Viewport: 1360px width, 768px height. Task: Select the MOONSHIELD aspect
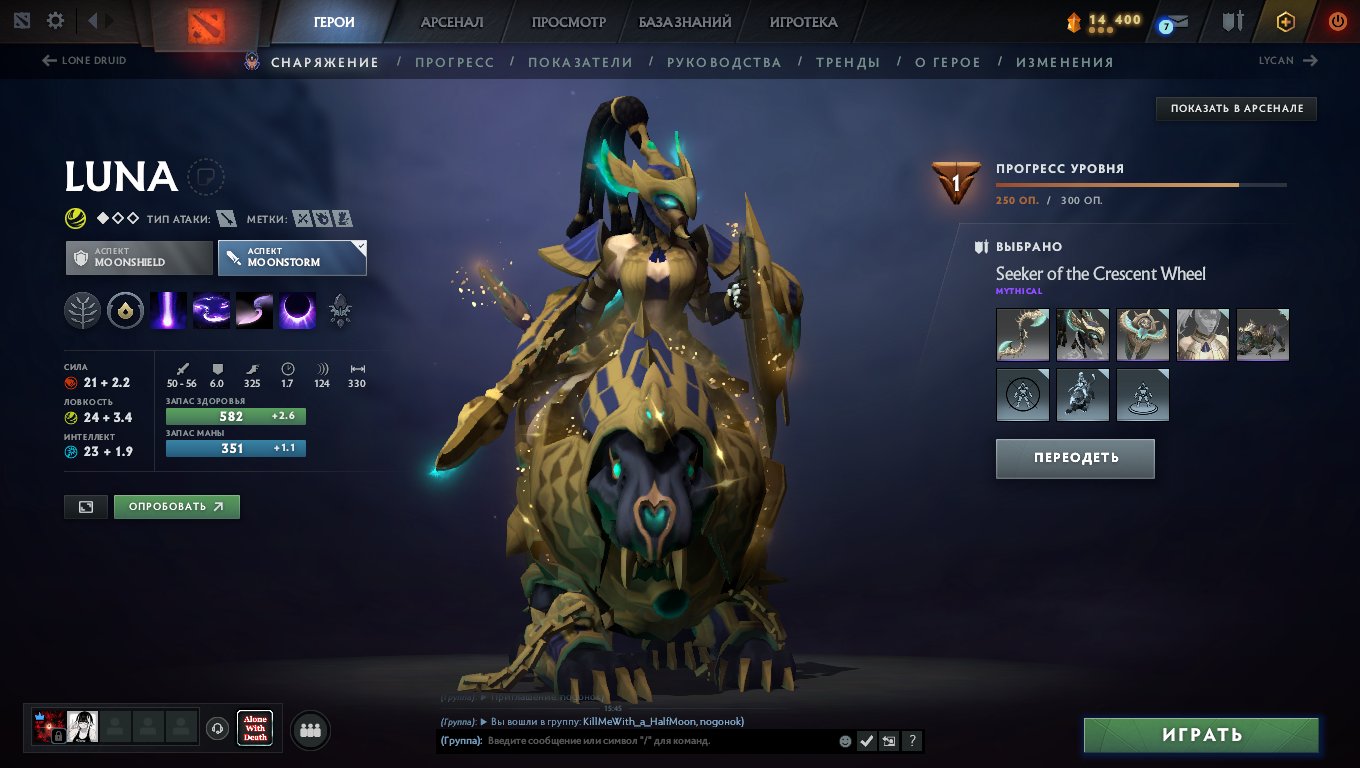[x=138, y=257]
